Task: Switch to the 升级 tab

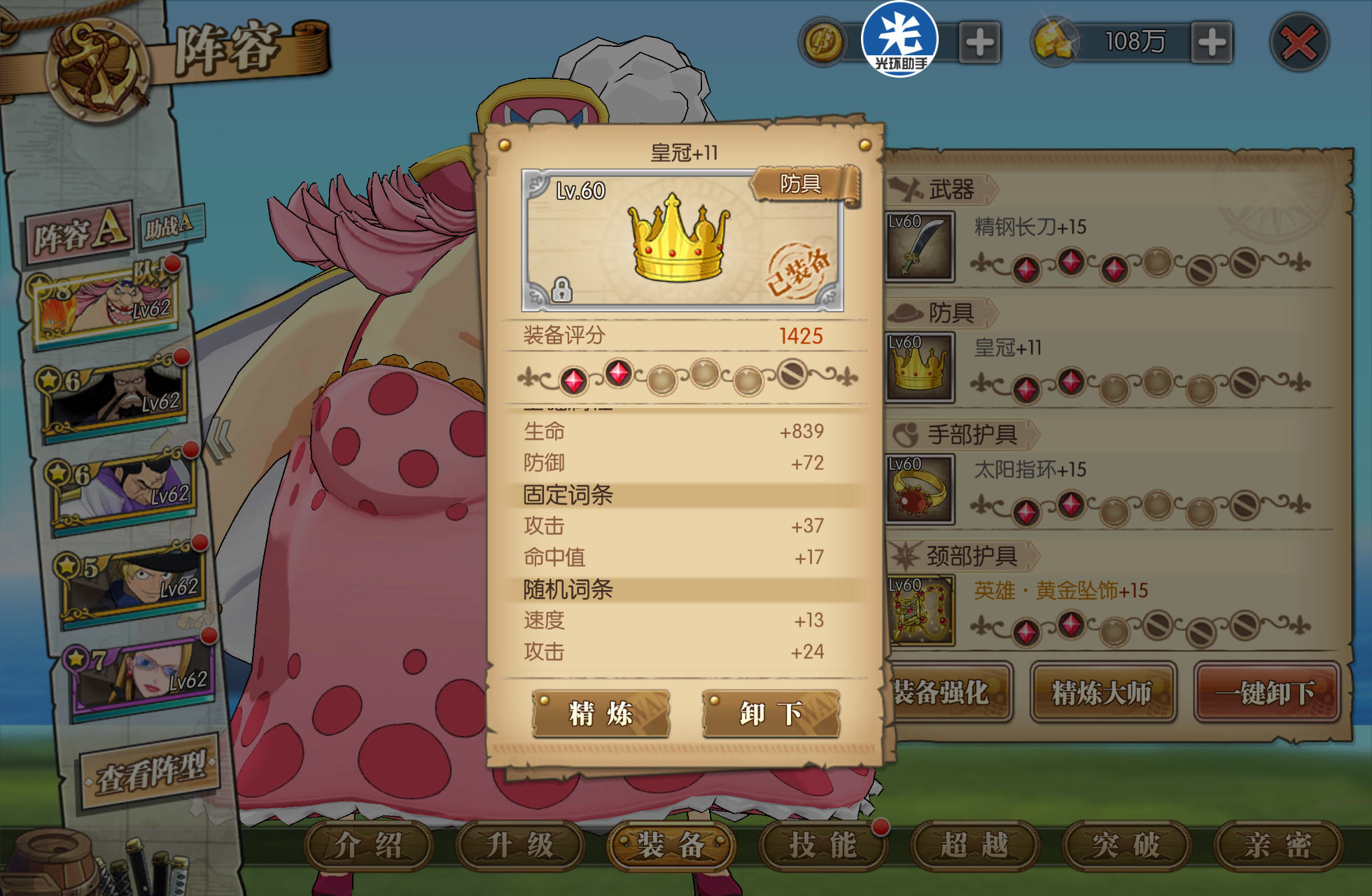Action: pyautogui.click(x=519, y=845)
